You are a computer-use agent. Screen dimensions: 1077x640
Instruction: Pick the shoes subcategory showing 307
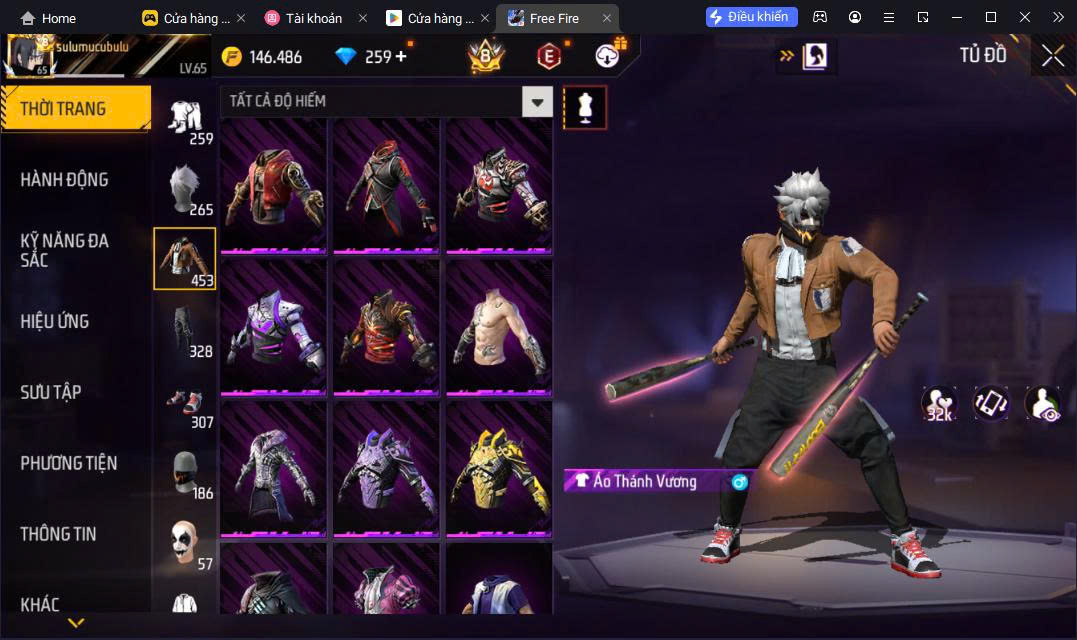tap(185, 400)
